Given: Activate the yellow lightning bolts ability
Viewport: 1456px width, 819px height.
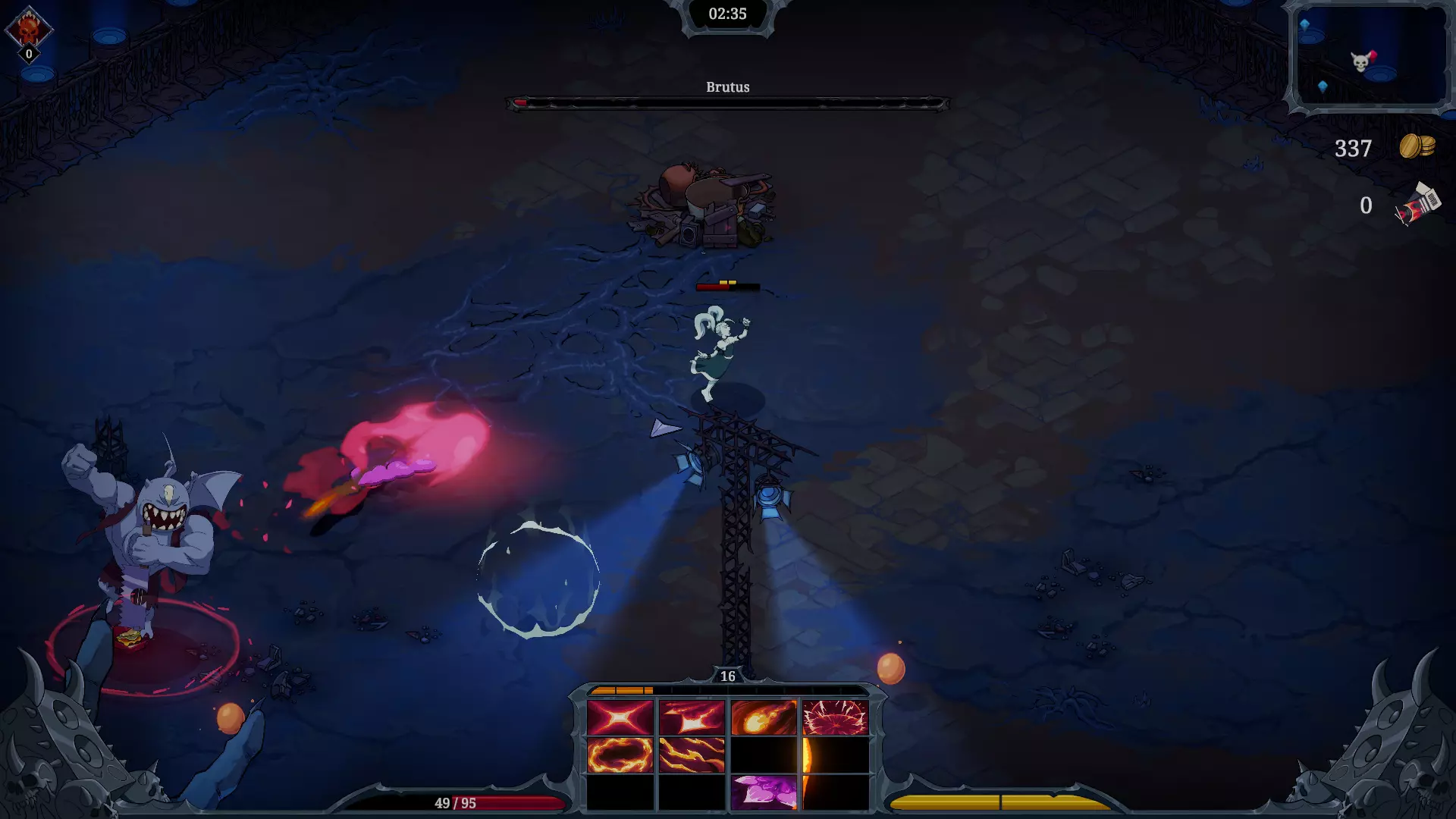Looking at the screenshot, I should point(692,755).
